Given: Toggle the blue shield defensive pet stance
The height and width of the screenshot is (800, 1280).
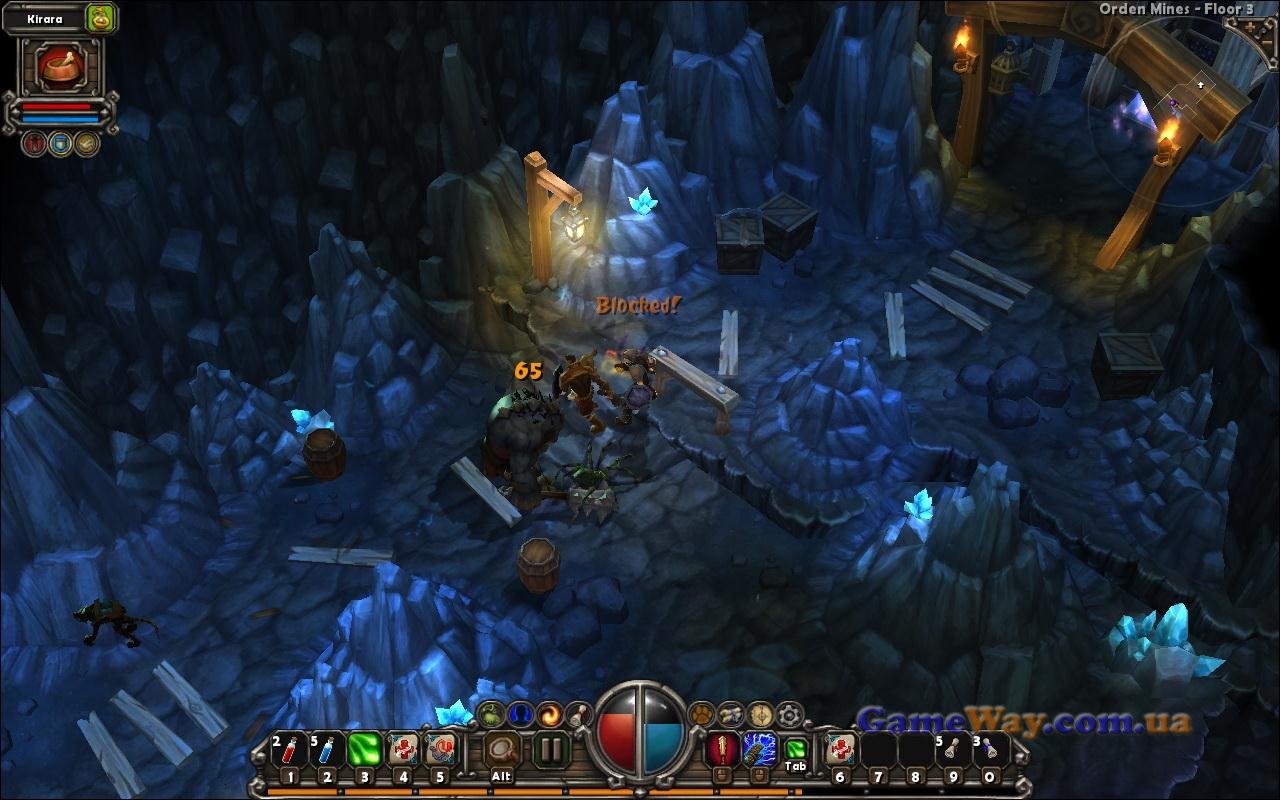Looking at the screenshot, I should (x=60, y=143).
